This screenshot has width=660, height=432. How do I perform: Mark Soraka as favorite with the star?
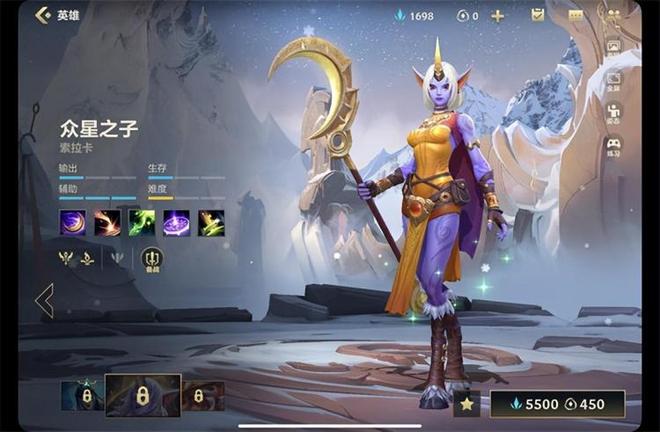pyautogui.click(x=466, y=404)
